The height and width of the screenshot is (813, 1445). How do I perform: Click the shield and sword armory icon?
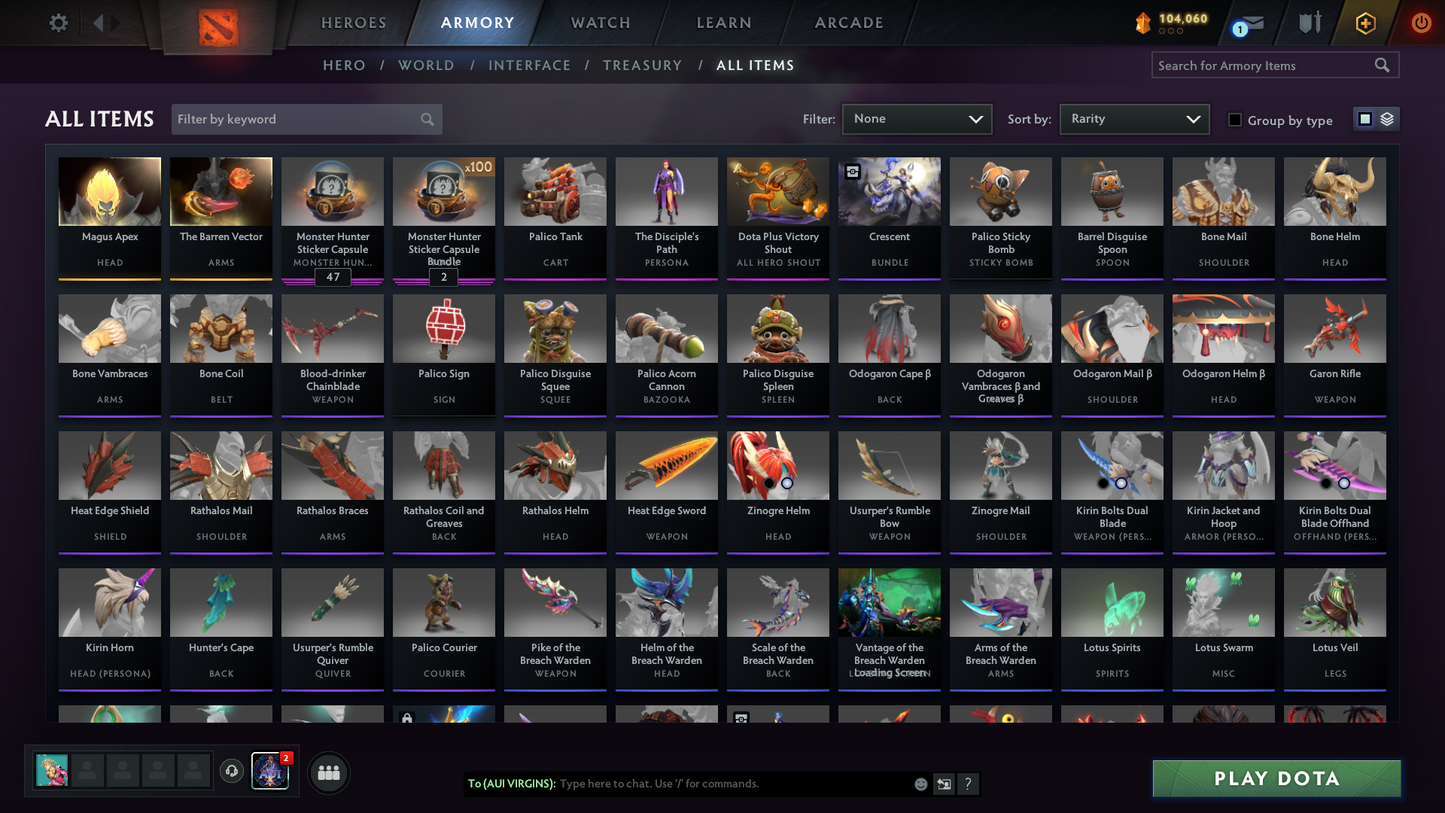[1308, 22]
